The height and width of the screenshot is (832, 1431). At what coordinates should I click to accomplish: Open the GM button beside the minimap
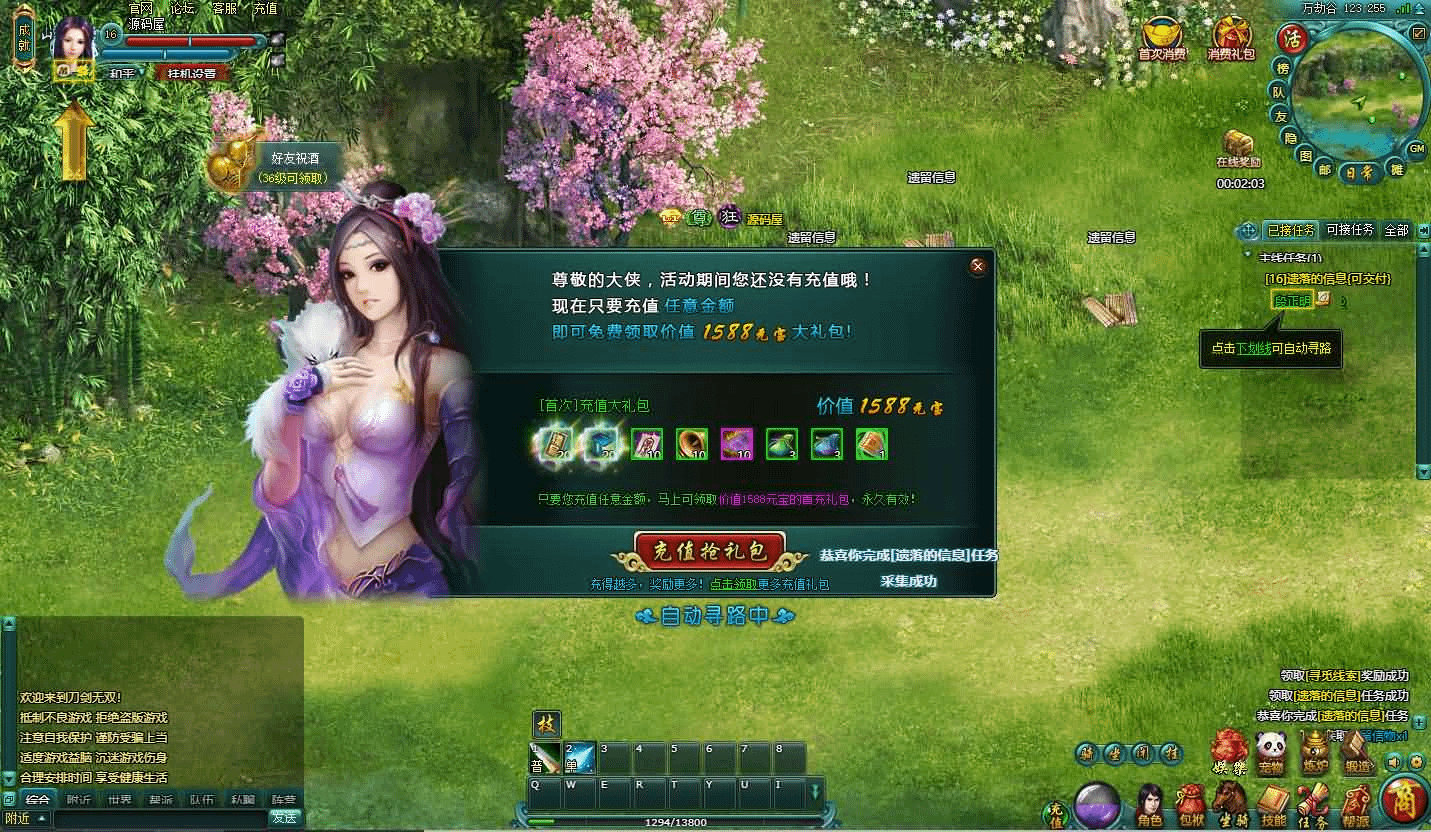pyautogui.click(x=1416, y=149)
